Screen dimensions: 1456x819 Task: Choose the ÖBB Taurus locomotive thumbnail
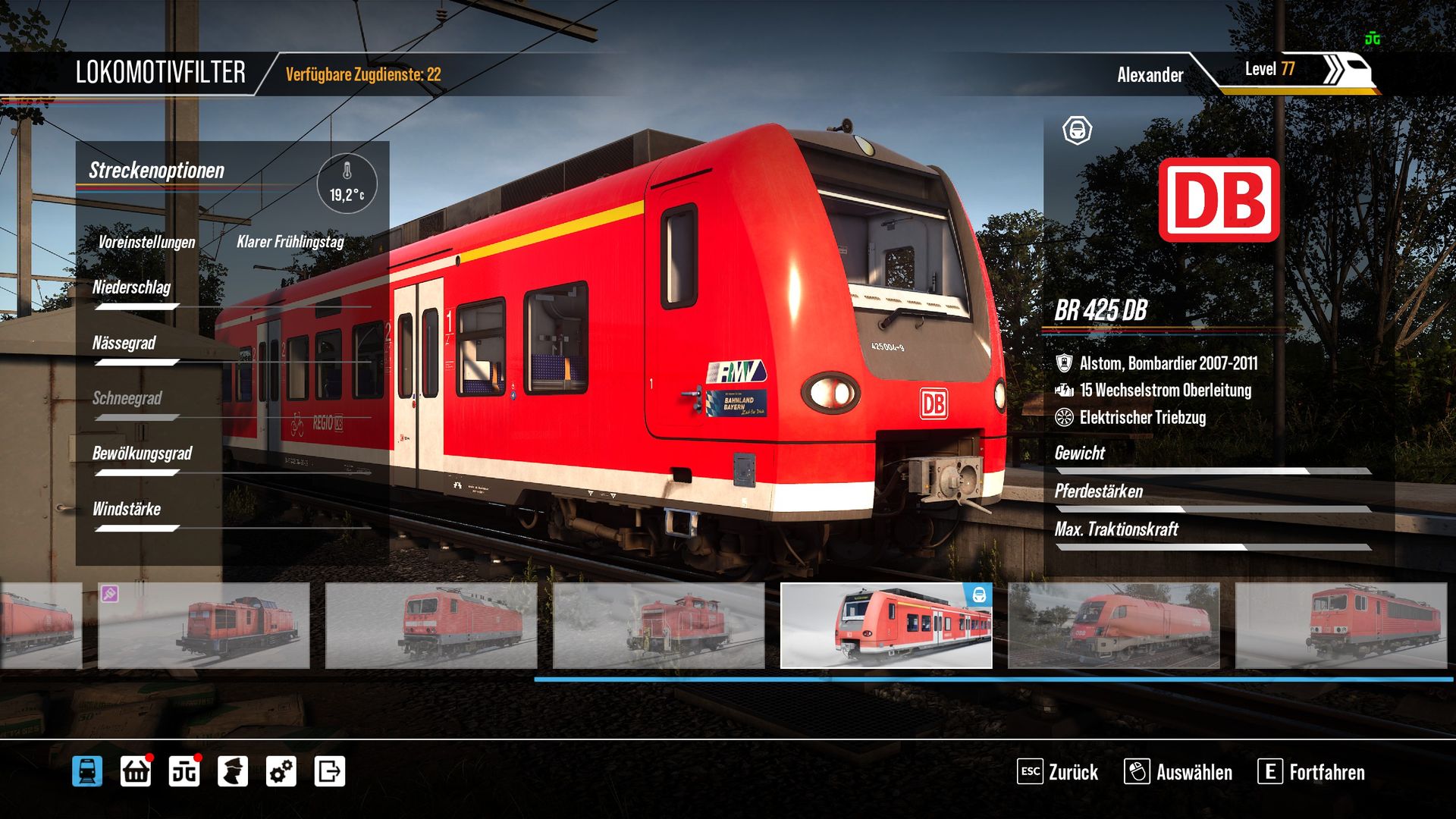tap(1113, 626)
